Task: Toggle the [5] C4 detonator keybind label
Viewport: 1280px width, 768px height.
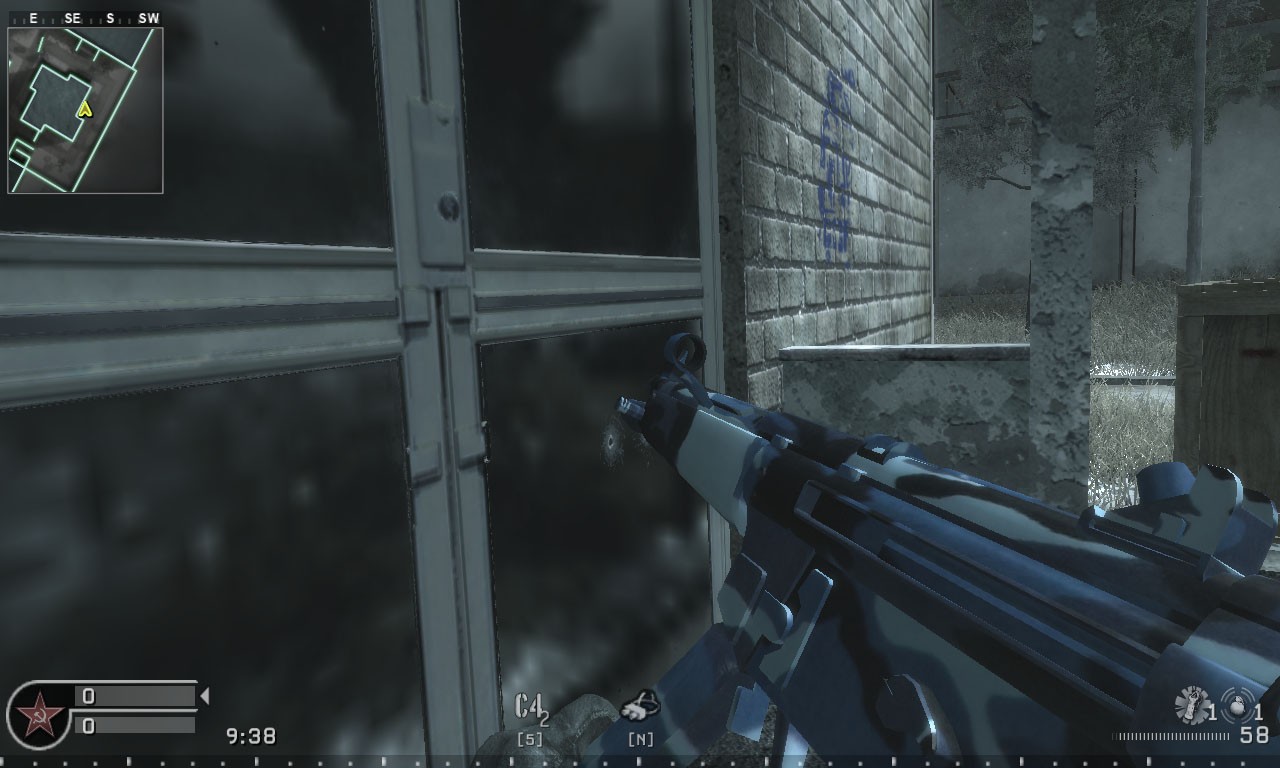Action: coord(531,738)
